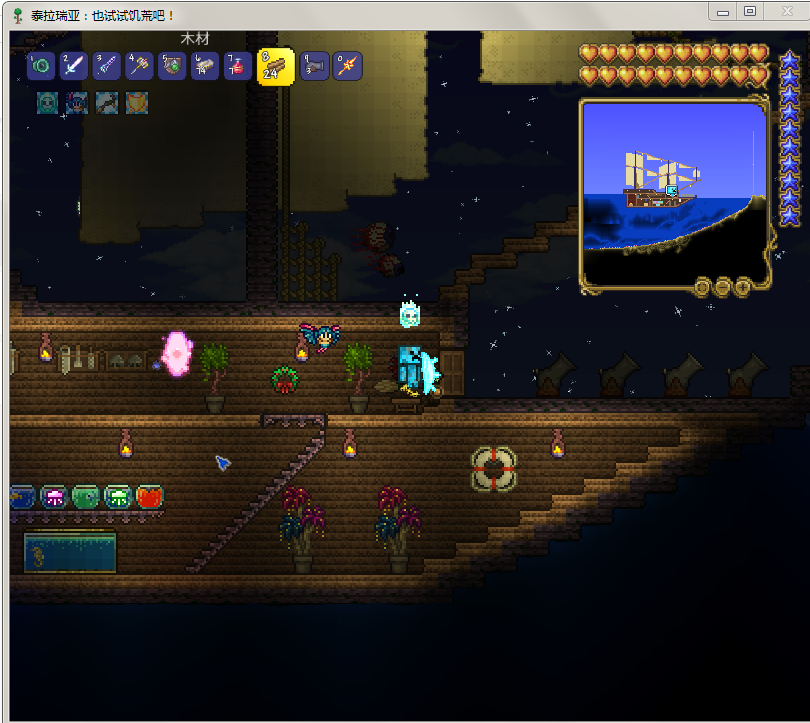Select the green yoyo in hotbar slot 1

(x=41, y=66)
